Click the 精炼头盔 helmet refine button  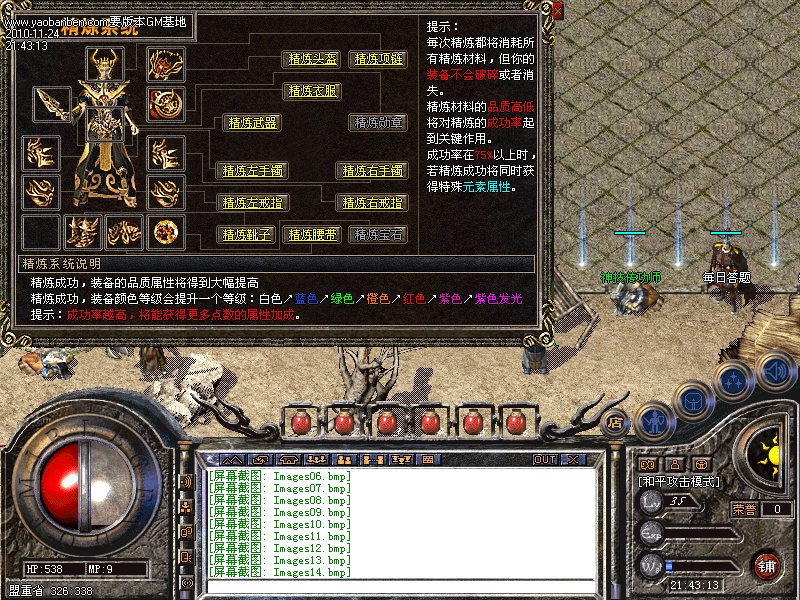[x=313, y=59]
